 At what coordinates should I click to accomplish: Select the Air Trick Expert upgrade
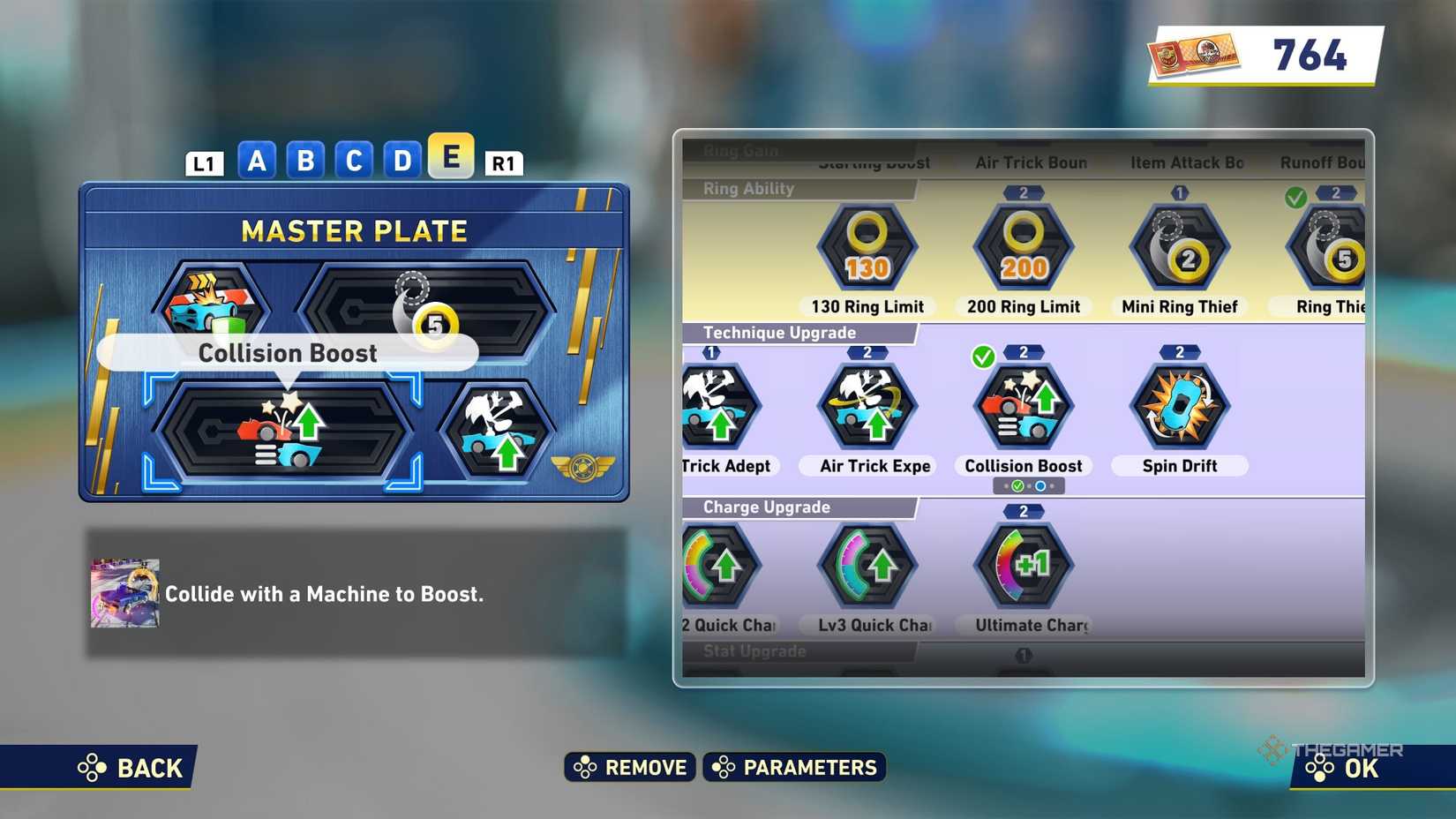(866, 406)
